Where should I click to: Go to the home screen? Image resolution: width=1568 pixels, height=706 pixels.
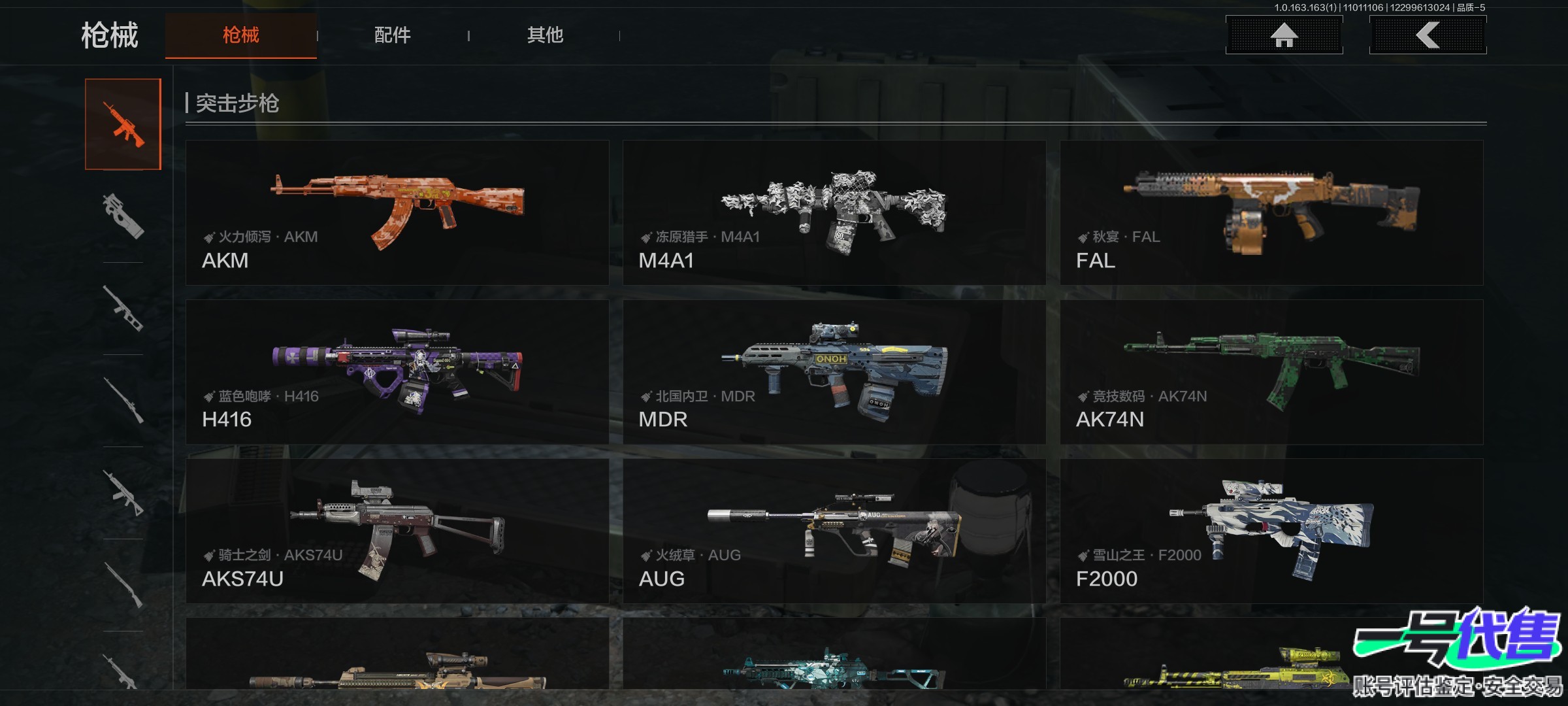click(x=1284, y=35)
